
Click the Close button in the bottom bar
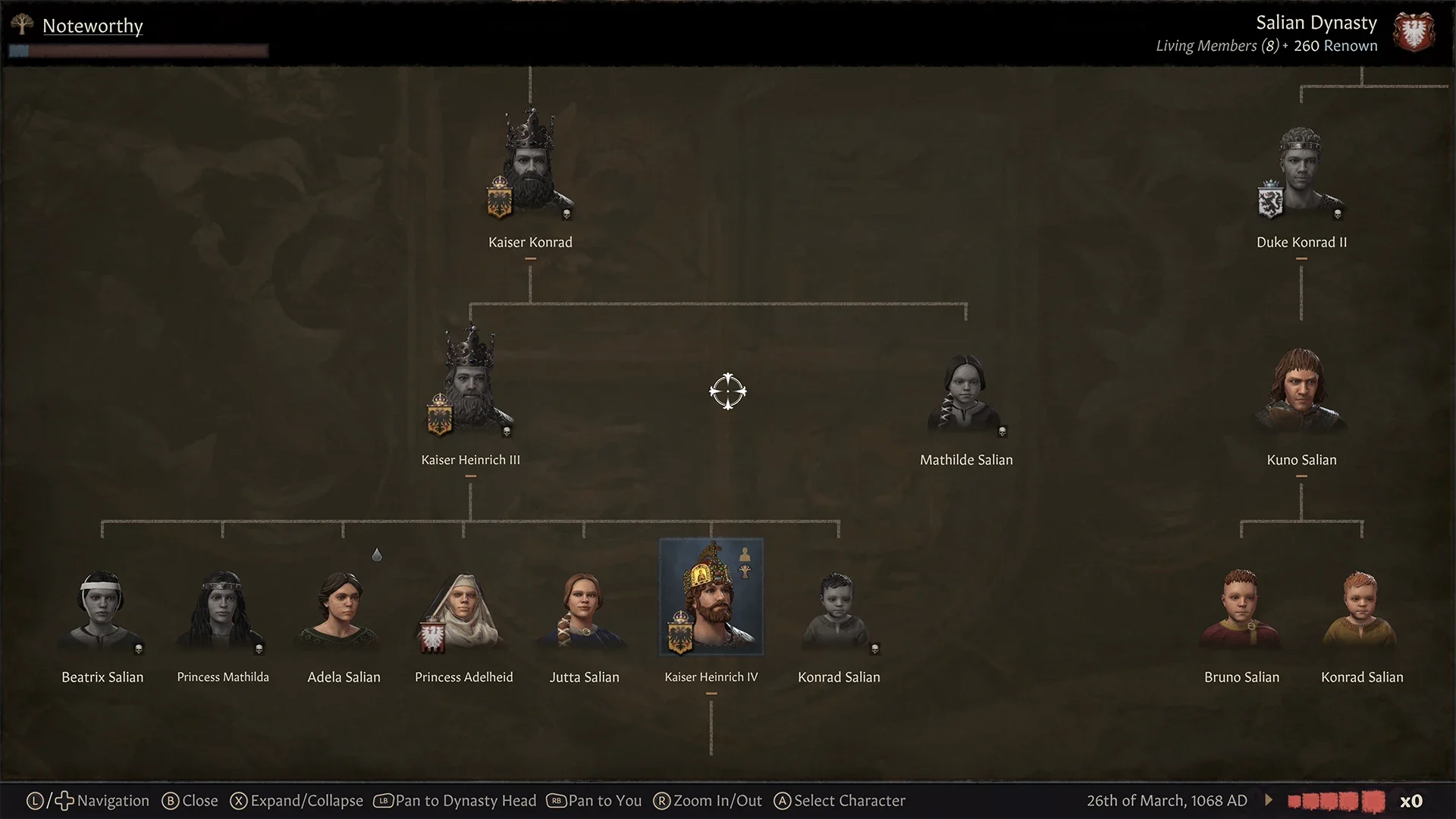pyautogui.click(x=190, y=800)
